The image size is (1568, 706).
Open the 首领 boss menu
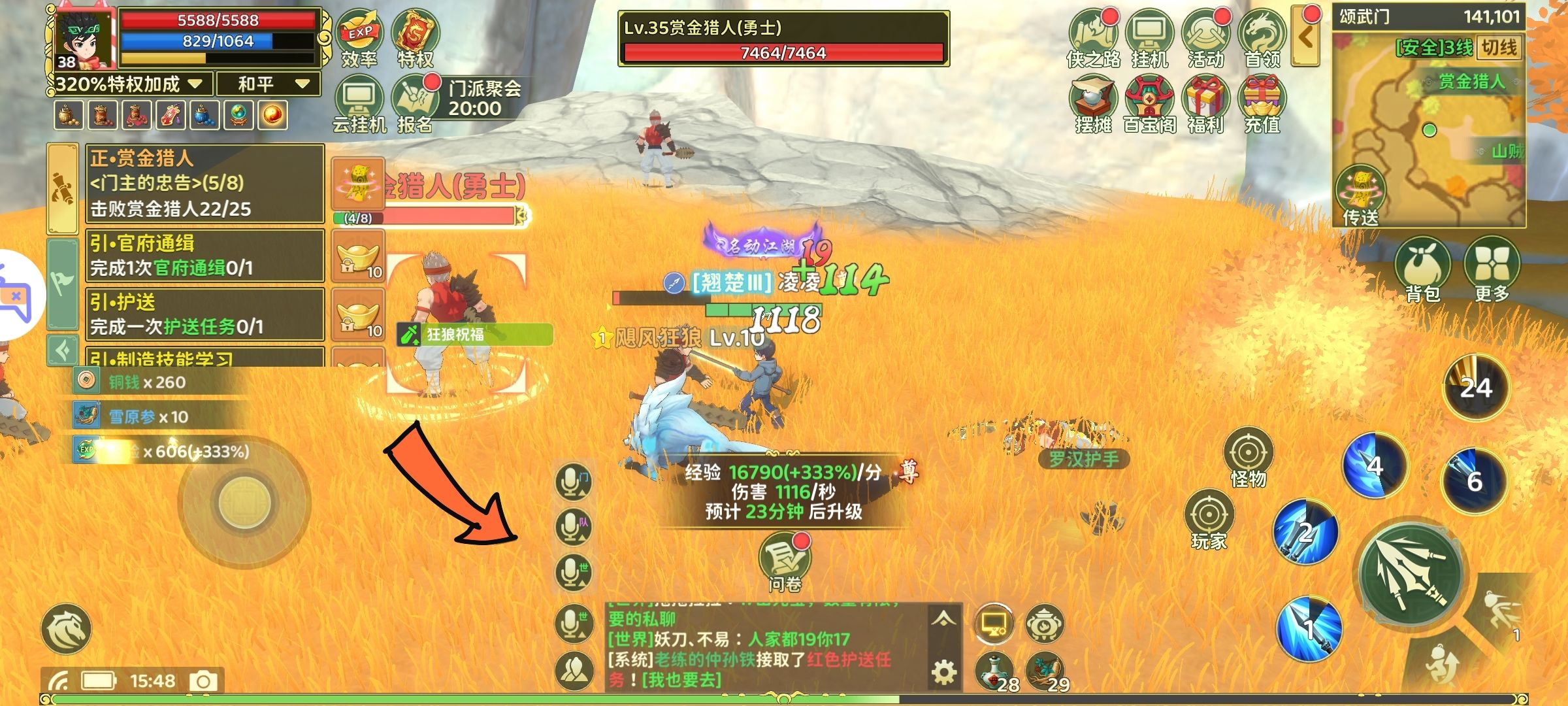(1262, 37)
